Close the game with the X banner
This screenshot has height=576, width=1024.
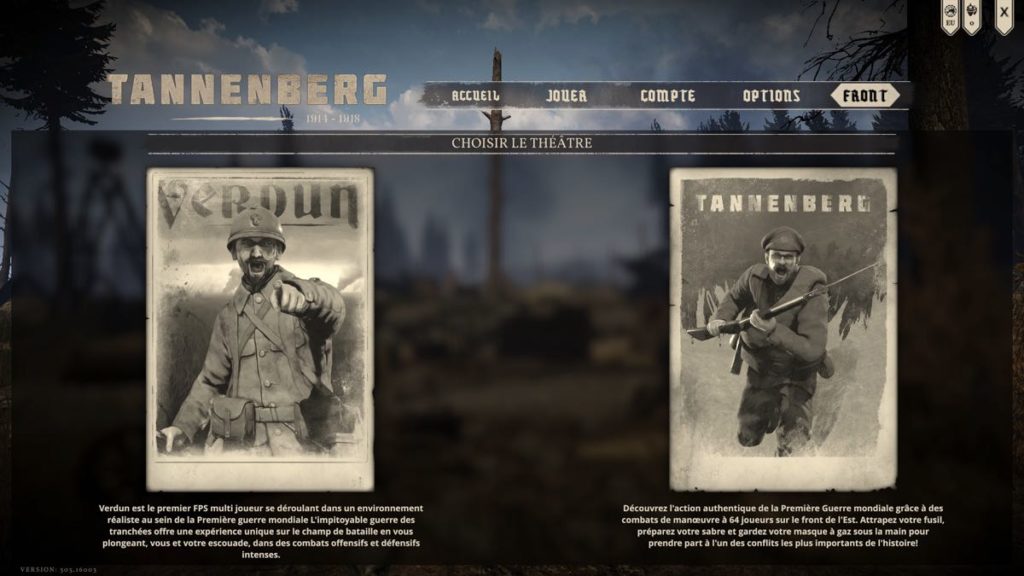click(1004, 14)
